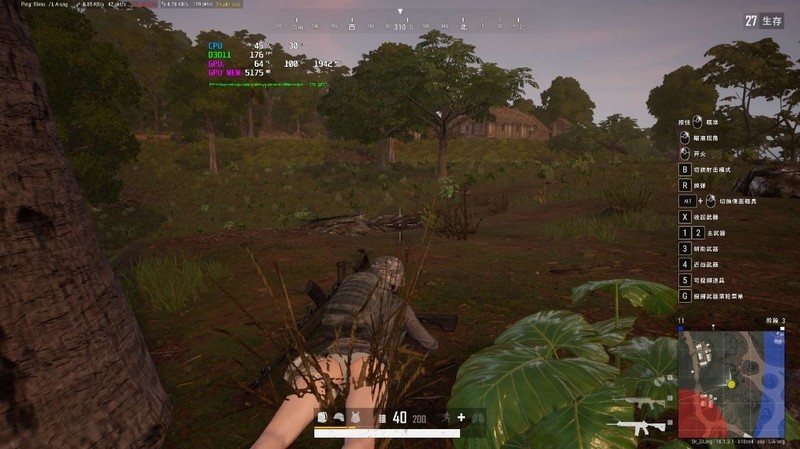The height and width of the screenshot is (449, 800).
Task: Click the running figure sprint icon
Action: click(446, 417)
